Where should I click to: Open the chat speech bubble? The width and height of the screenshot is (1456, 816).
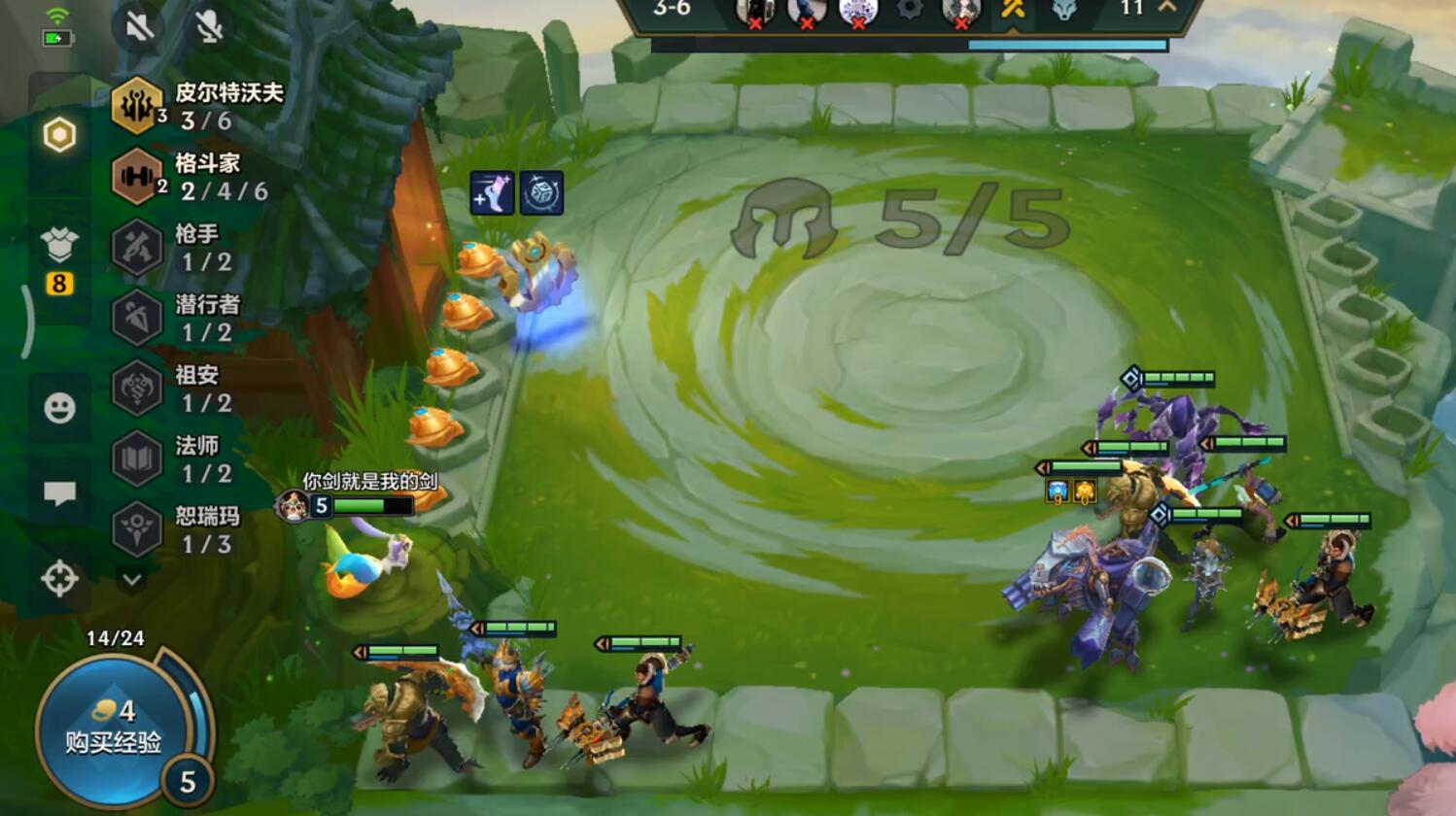tap(59, 493)
